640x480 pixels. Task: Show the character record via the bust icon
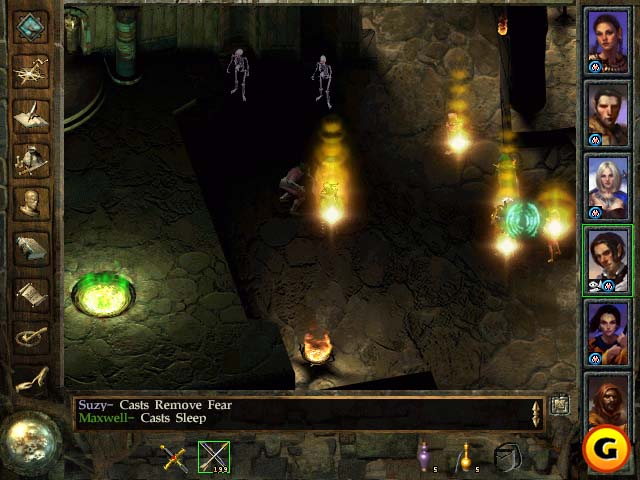coord(32,203)
